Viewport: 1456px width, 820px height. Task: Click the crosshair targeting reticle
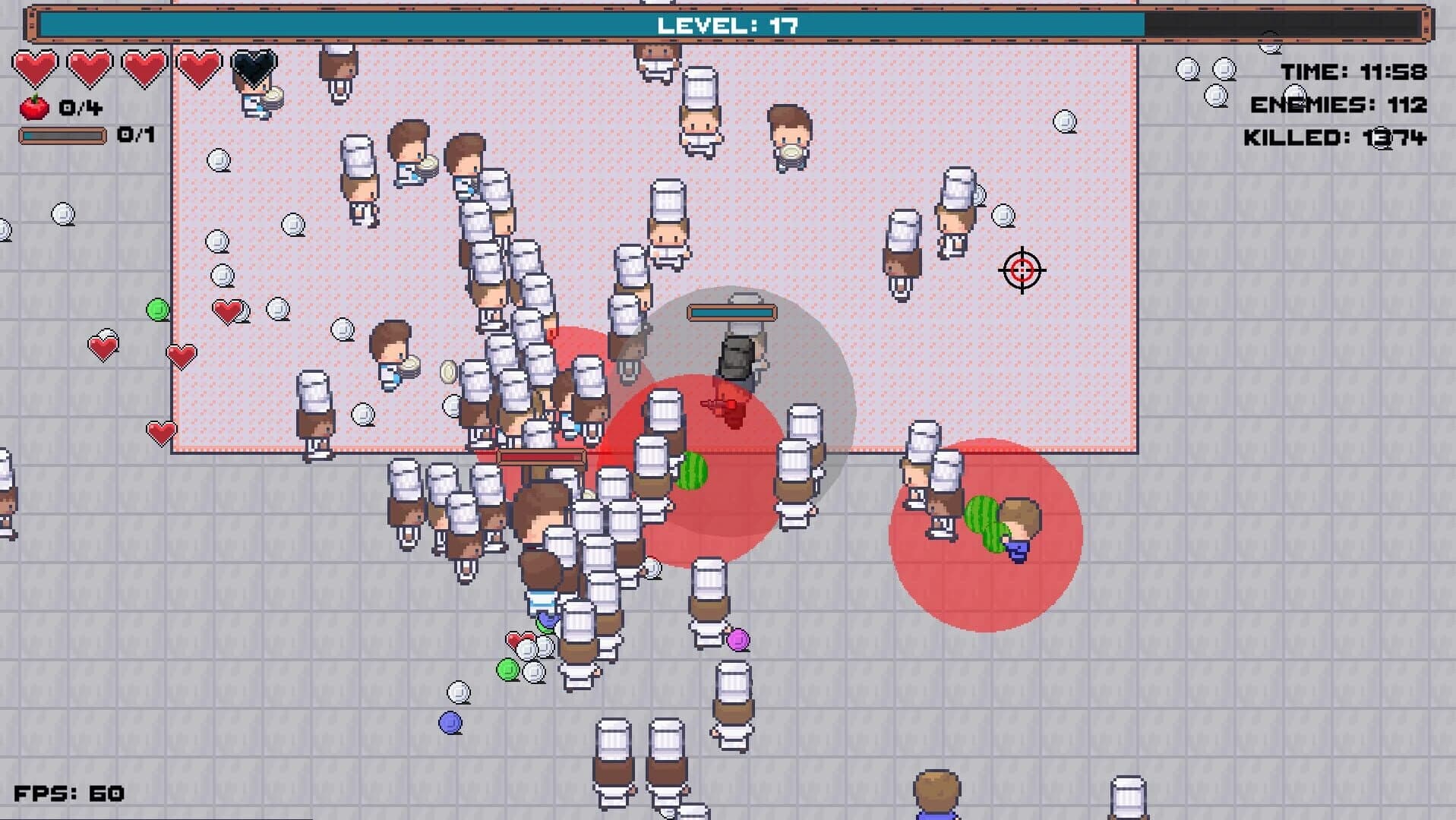pyautogui.click(x=1022, y=270)
